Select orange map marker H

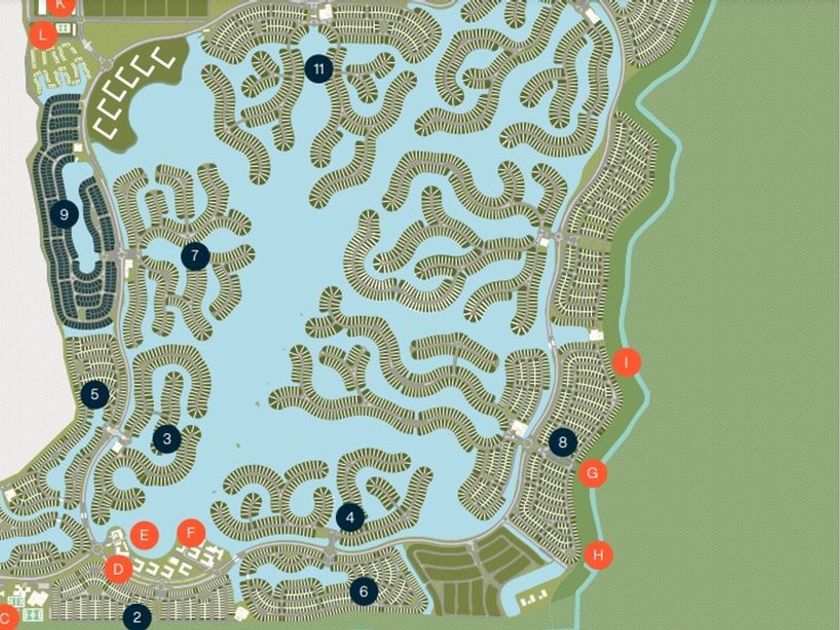point(599,555)
